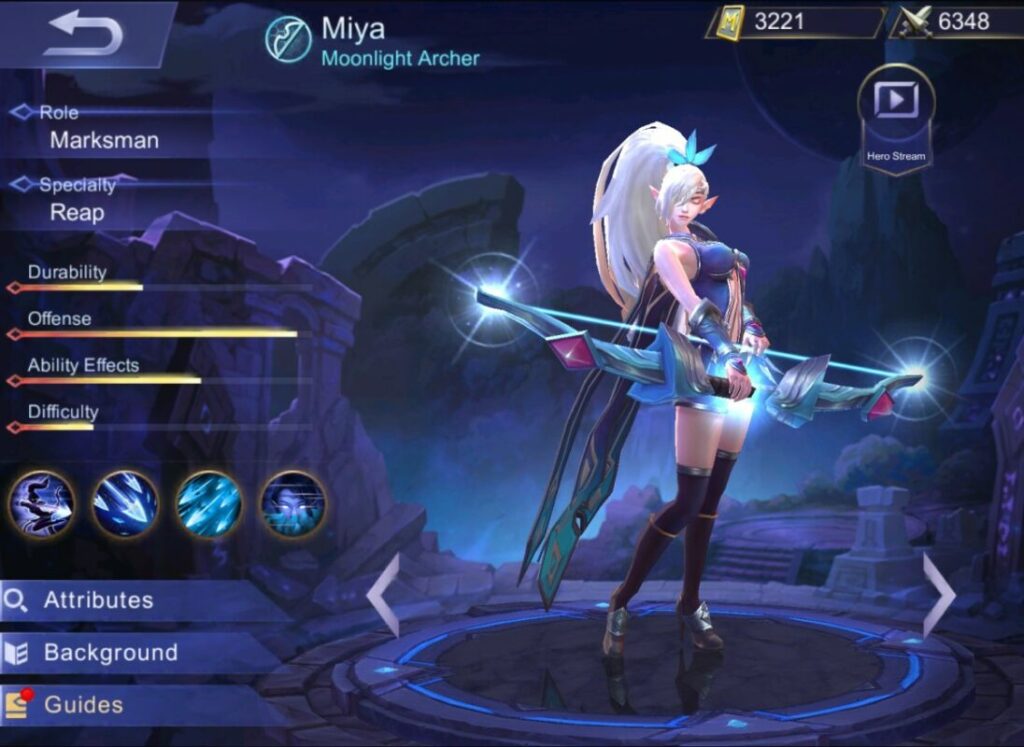Choose the rain of blue arrows skill
1024x747 pixels.
click(x=209, y=504)
